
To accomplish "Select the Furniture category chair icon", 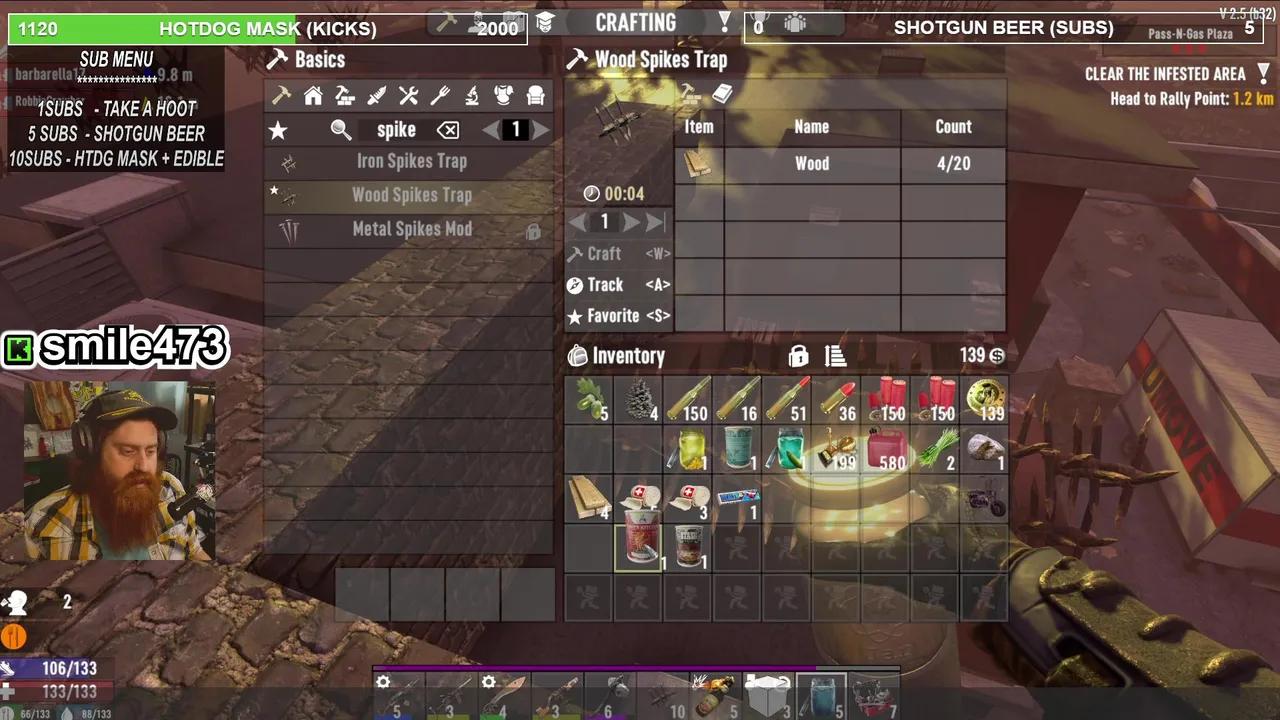I will 536,96.
